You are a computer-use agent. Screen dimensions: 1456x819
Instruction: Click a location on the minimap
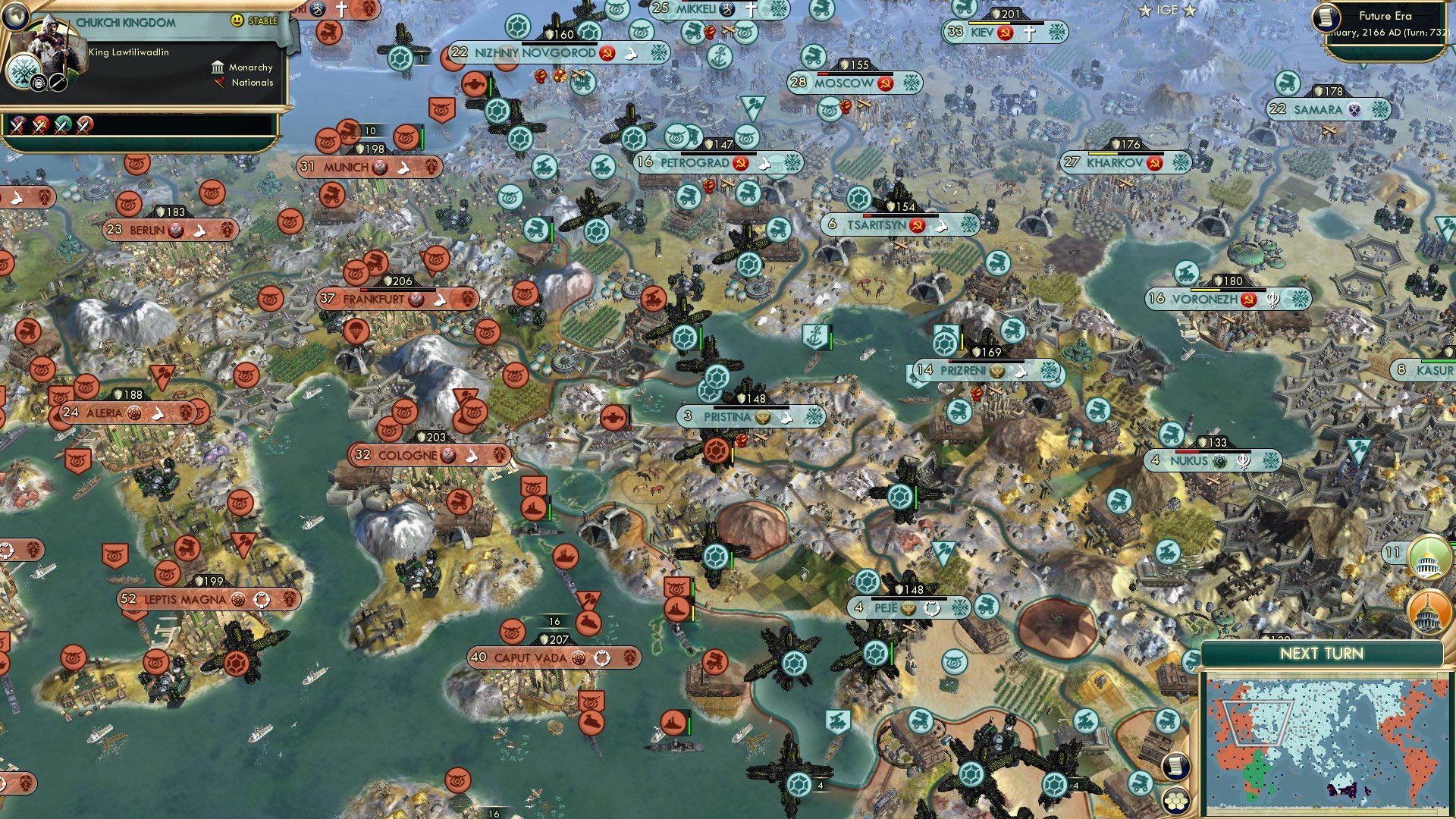point(1327,743)
